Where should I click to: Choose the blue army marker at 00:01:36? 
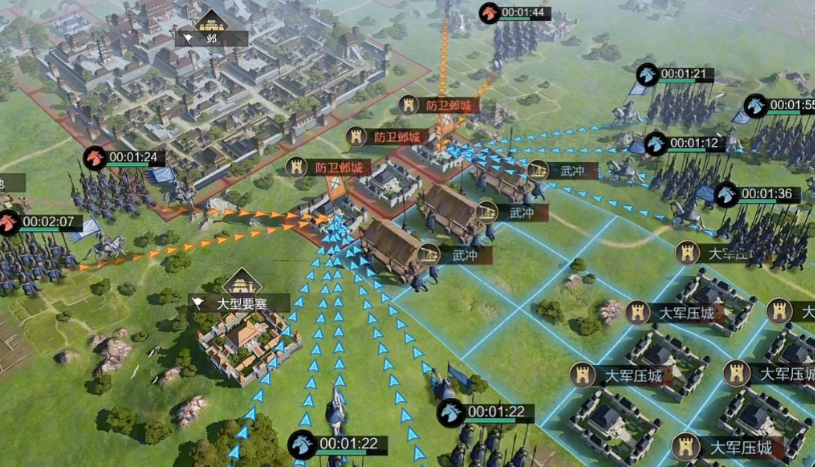(x=727, y=194)
